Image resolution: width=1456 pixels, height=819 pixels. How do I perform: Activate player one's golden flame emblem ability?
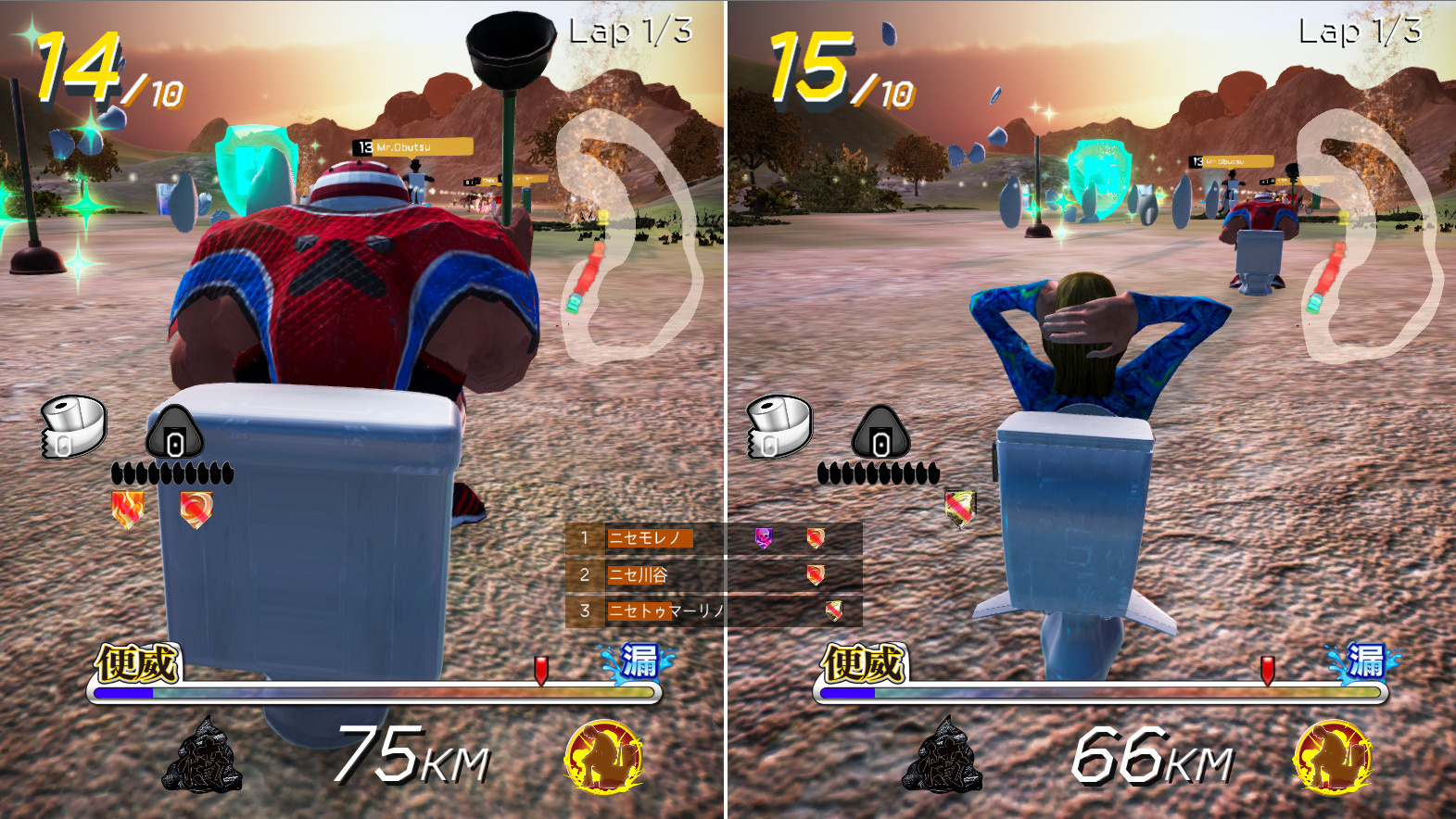coord(604,757)
